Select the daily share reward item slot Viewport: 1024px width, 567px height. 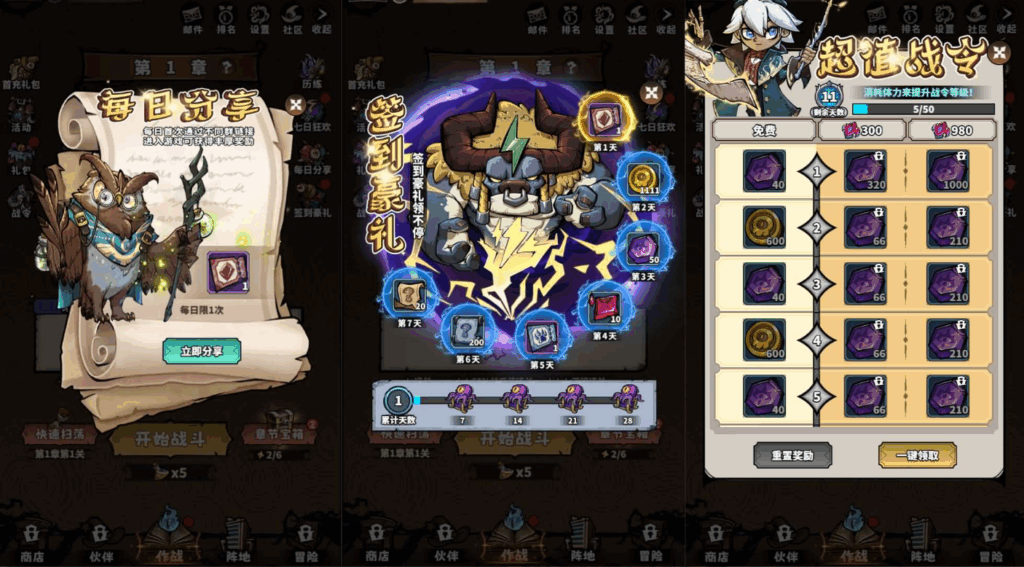pyautogui.click(x=228, y=274)
